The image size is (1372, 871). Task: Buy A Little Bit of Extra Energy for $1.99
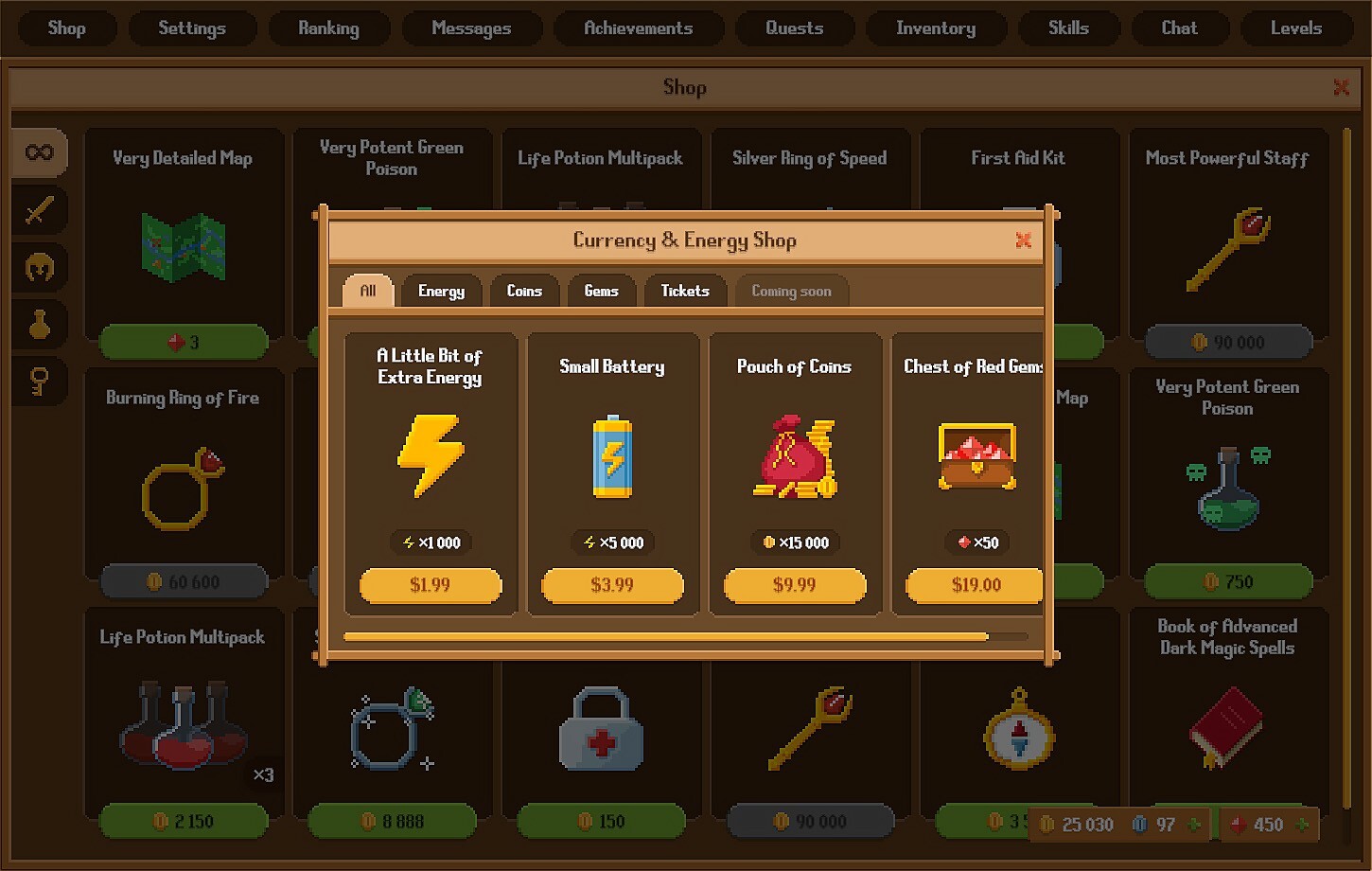[430, 585]
